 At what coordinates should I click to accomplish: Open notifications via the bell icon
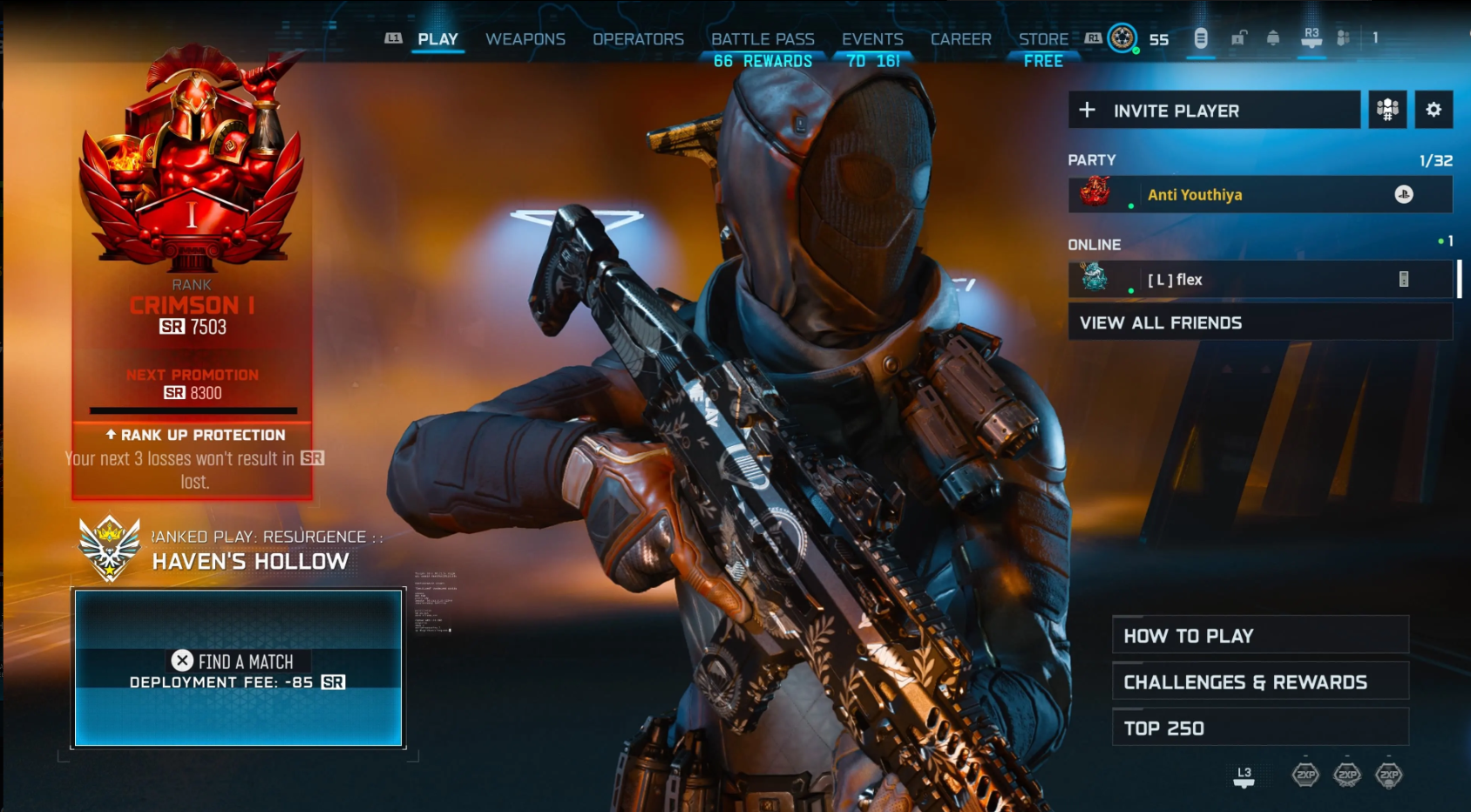point(1273,37)
